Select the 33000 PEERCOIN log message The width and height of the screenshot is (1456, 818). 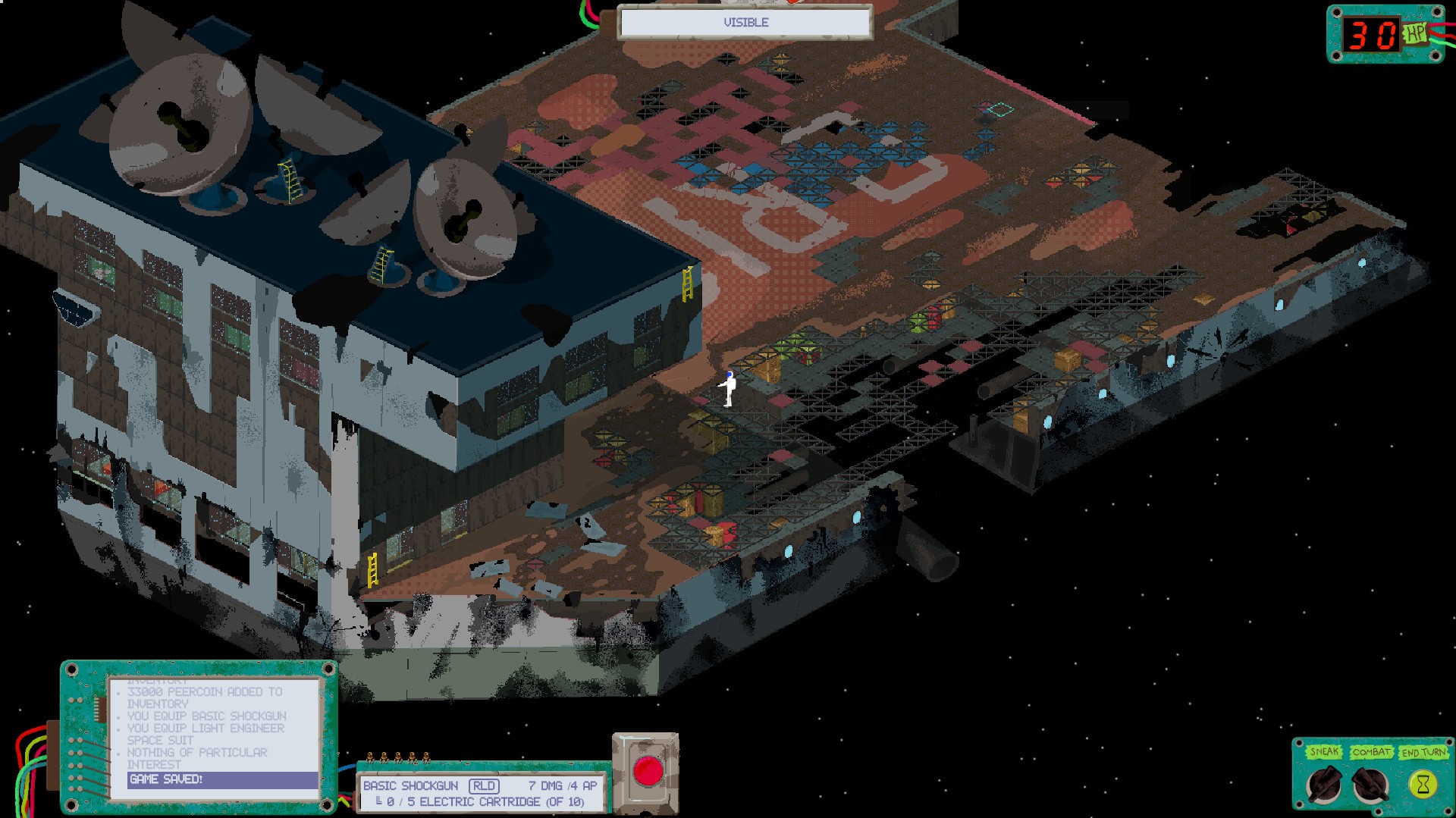(205, 692)
